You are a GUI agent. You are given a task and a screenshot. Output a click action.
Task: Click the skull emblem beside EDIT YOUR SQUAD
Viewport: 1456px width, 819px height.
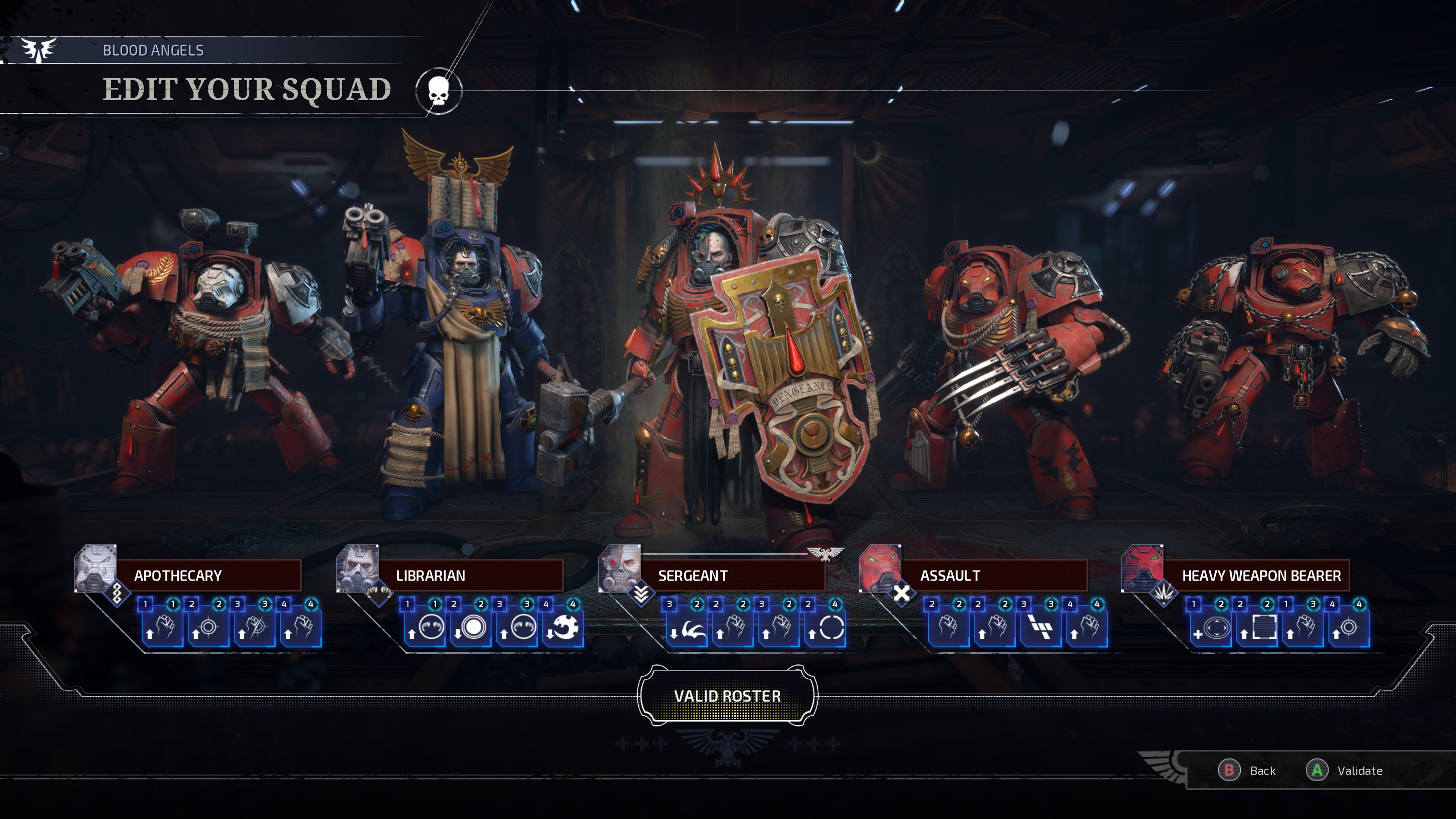438,91
